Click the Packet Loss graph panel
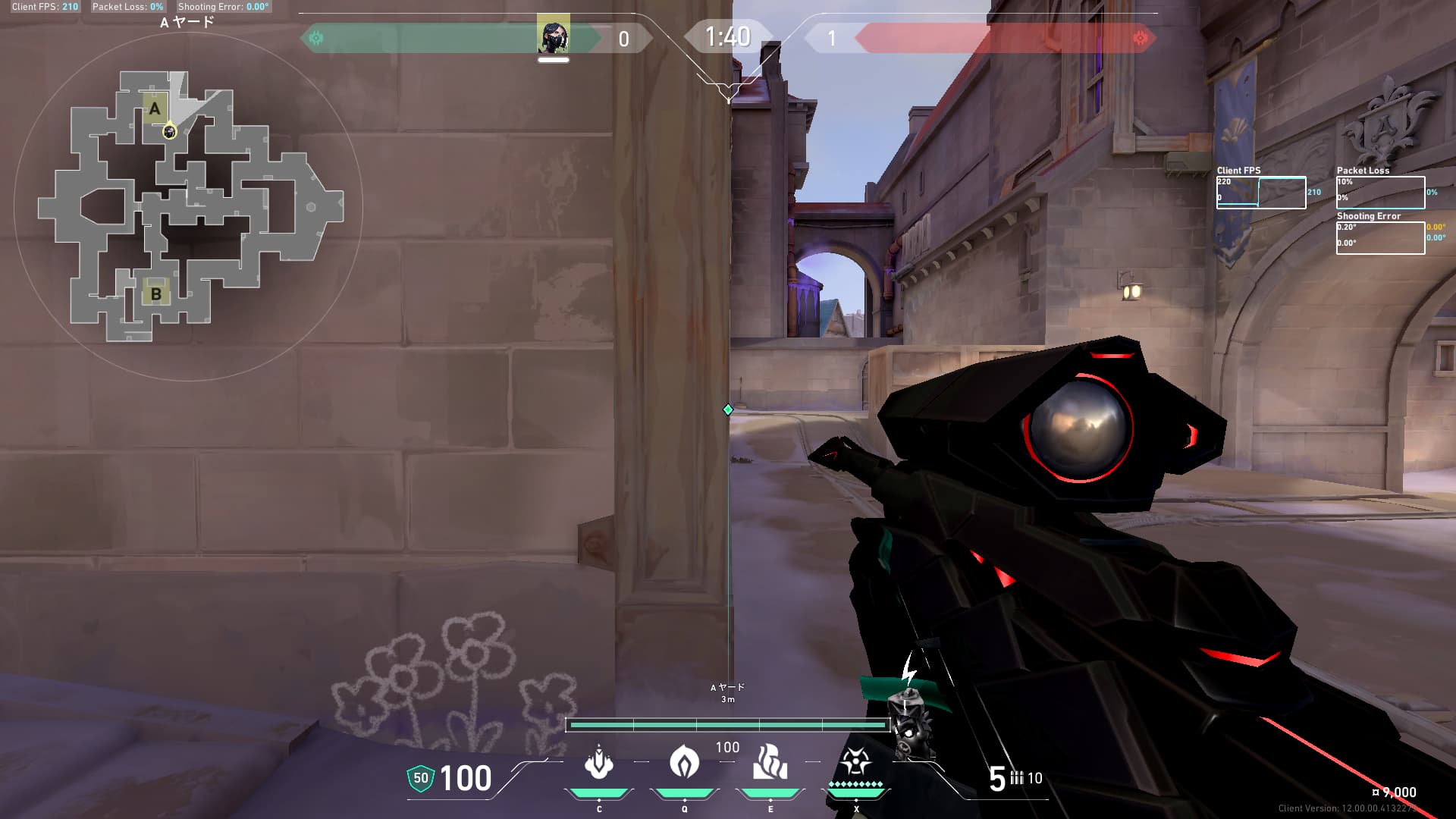The height and width of the screenshot is (819, 1456). coord(1380,193)
